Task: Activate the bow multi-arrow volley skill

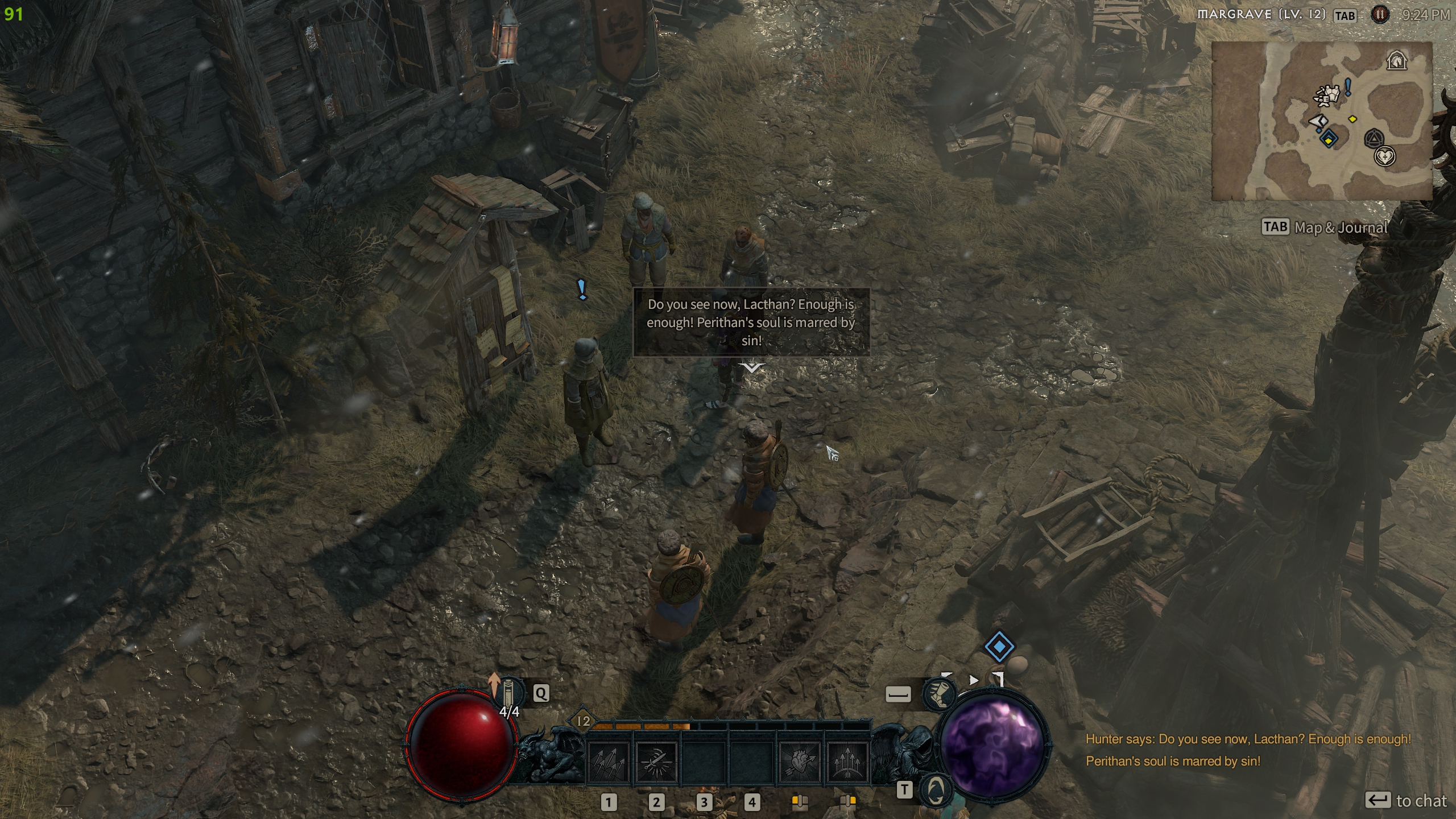Action: 847,762
